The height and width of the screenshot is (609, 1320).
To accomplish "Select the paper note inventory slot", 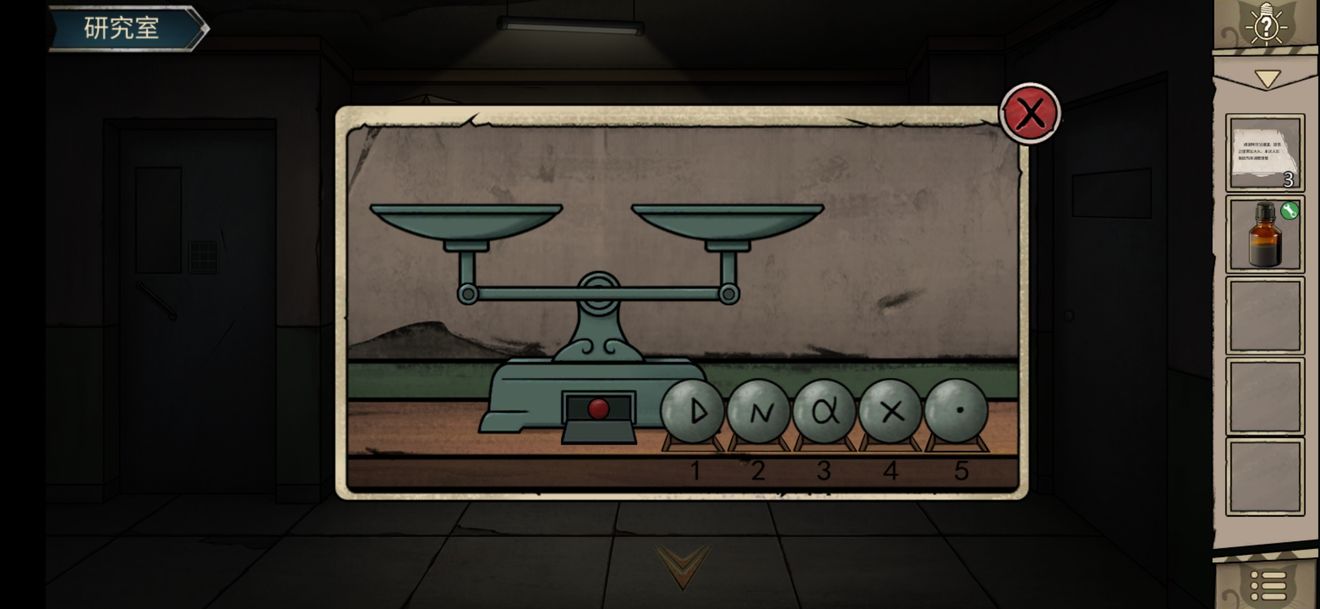I will coord(1265,152).
